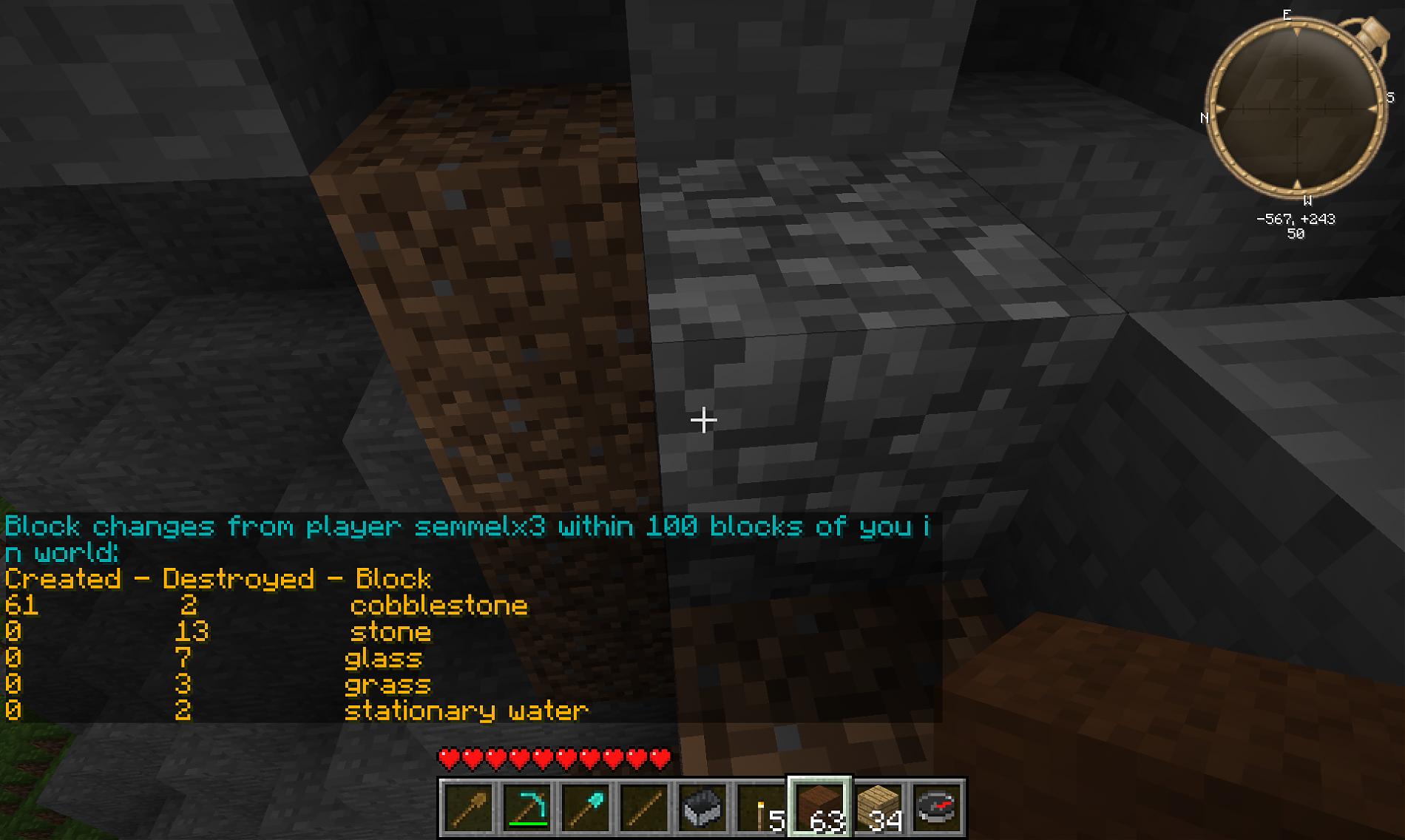Select the stick hotbar slot
Screen dimensions: 1405x840
[643, 807]
